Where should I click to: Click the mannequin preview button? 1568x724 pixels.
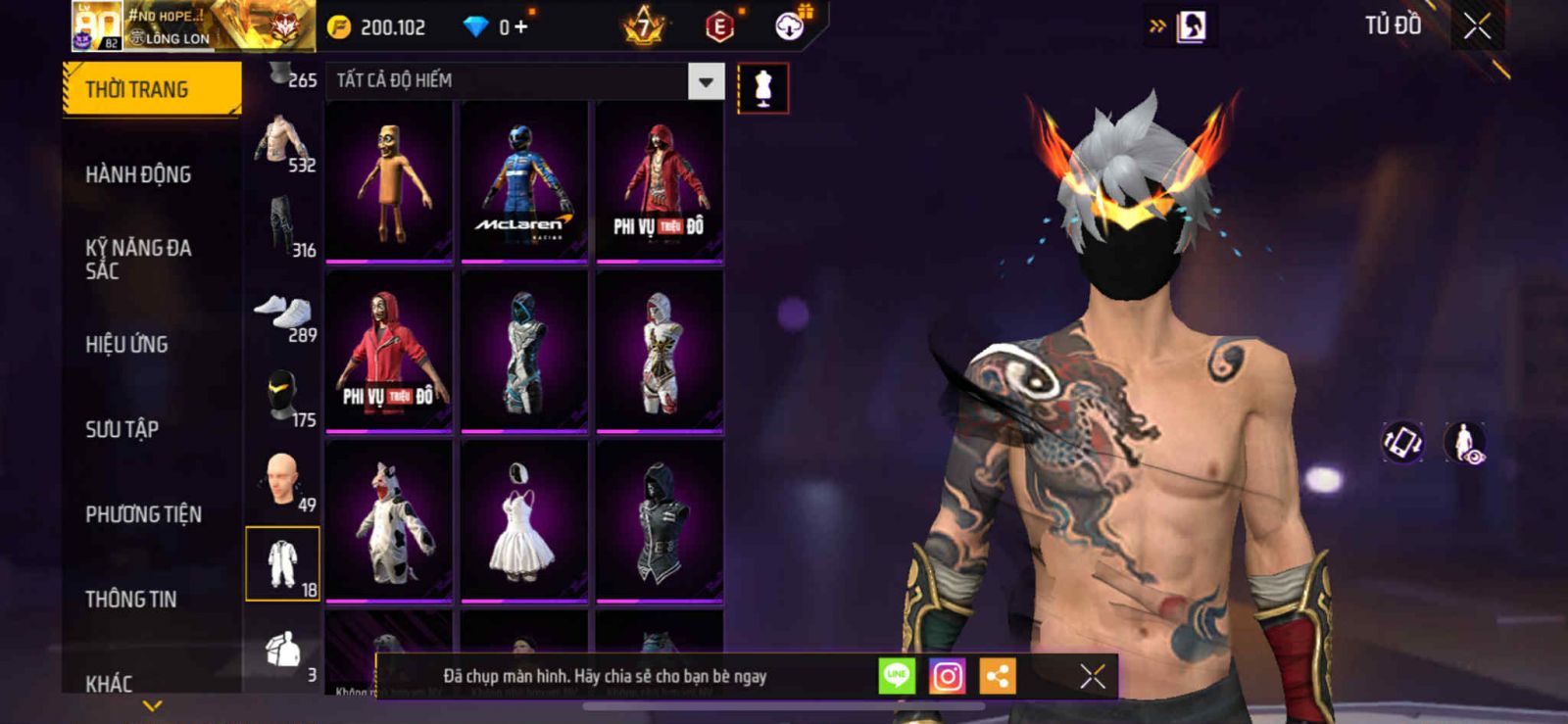tap(762, 89)
